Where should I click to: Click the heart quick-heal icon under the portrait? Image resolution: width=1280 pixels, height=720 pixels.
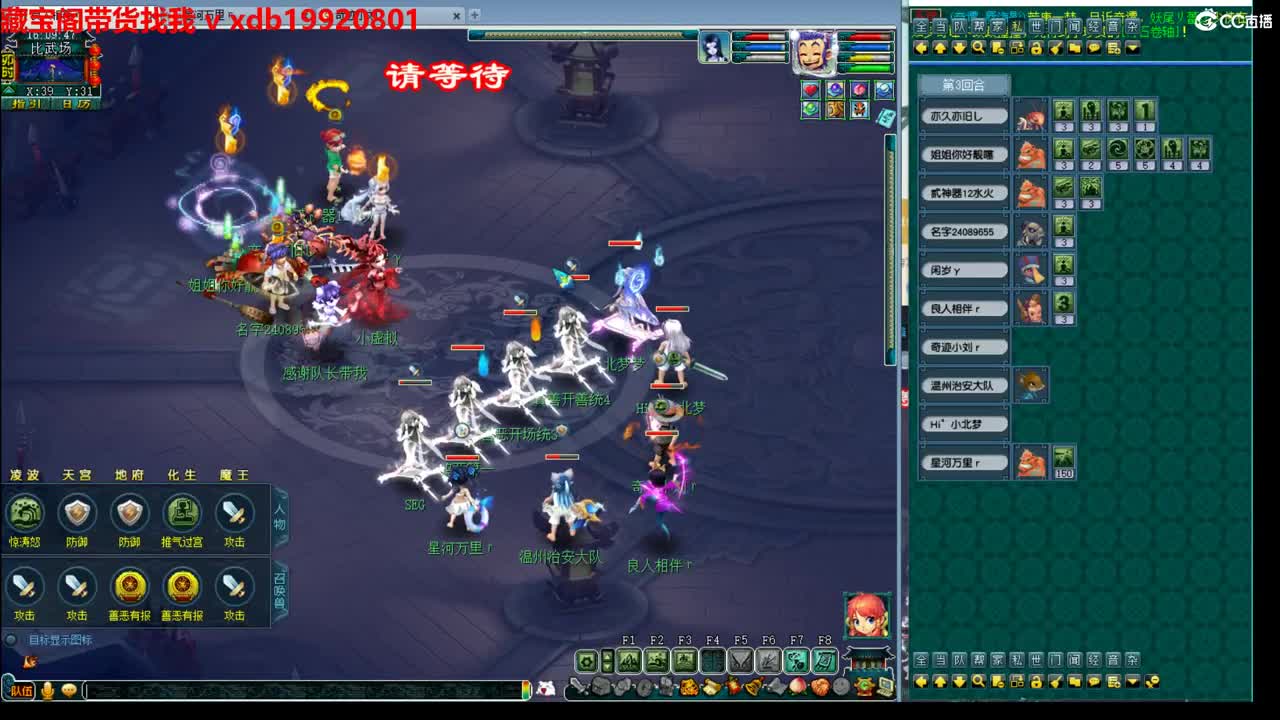point(811,89)
